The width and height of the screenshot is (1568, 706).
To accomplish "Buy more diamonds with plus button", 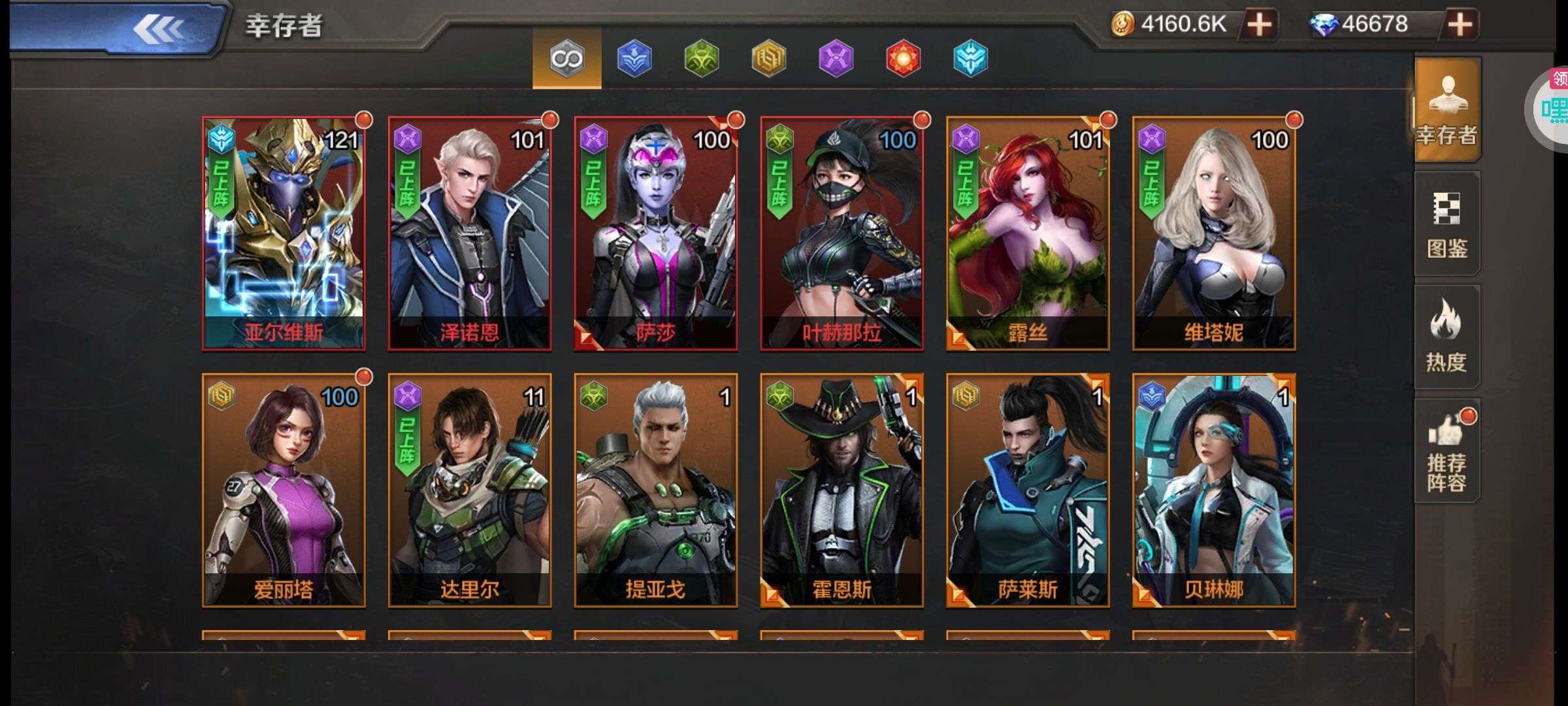I will (1460, 25).
